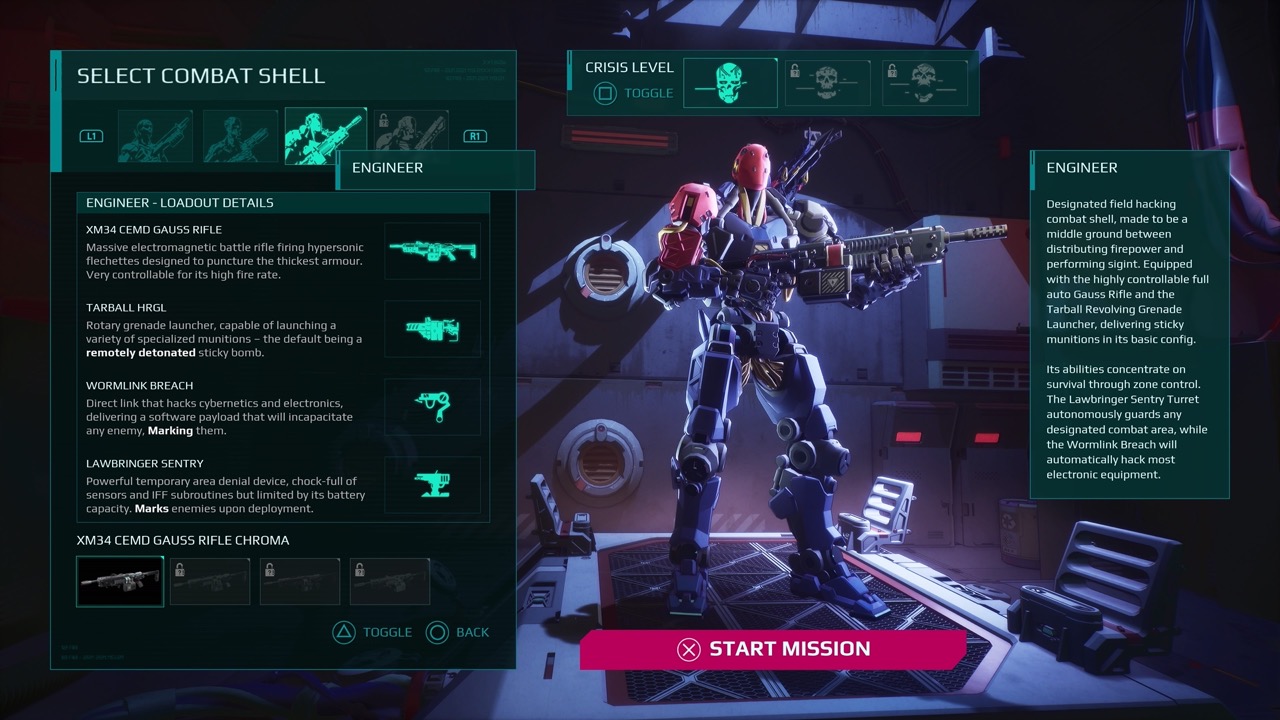Select the unlocked default Gauss Rifle chroma
1280x720 pixels.
(119, 581)
